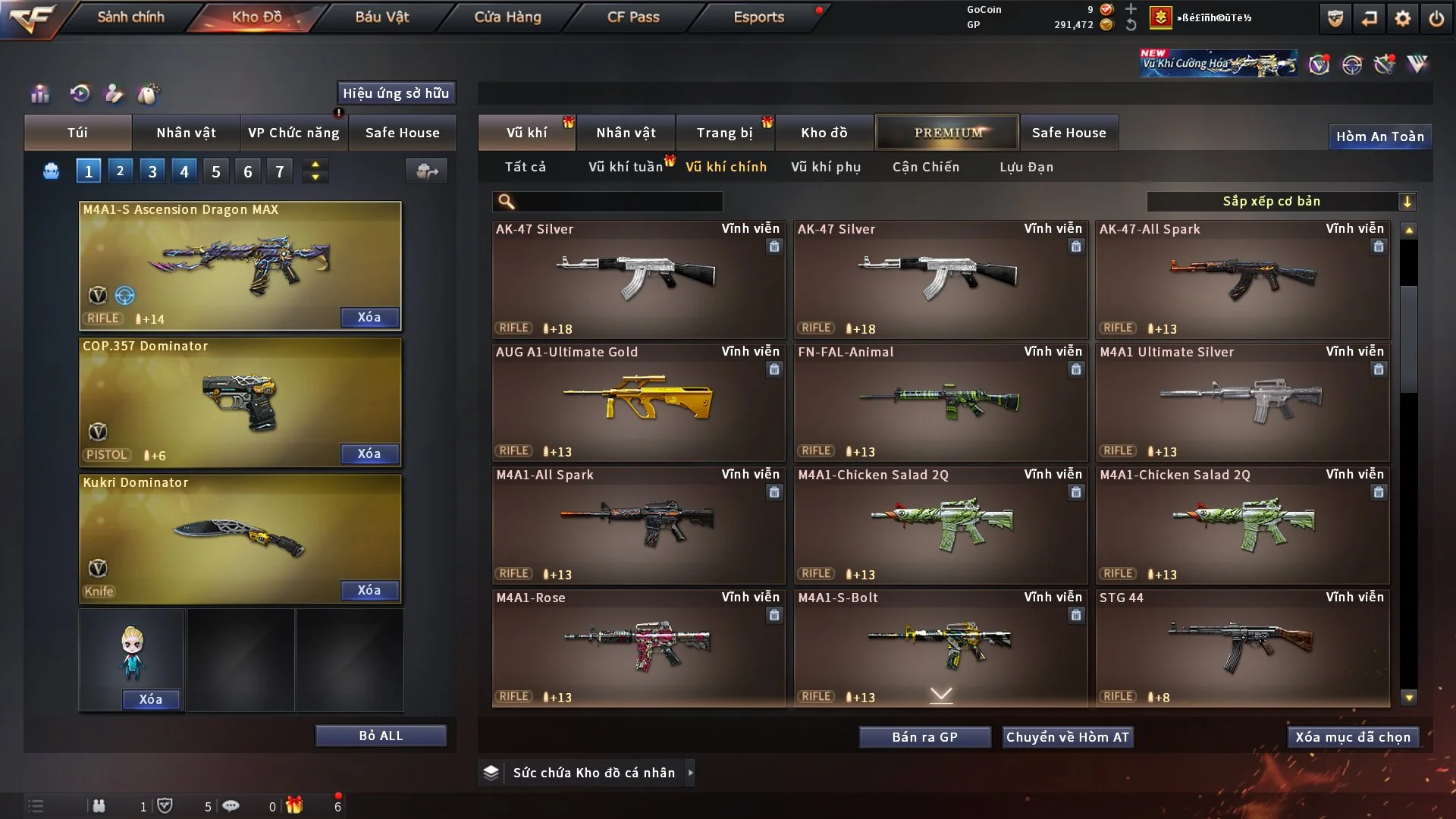
Task: Open the Hòm An Toàn button
Action: click(1380, 136)
